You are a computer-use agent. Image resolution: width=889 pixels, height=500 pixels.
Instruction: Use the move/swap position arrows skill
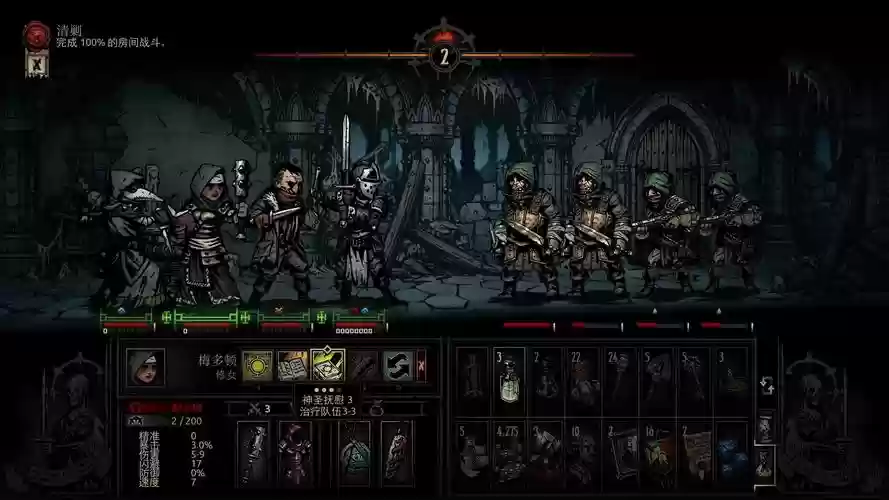point(396,365)
